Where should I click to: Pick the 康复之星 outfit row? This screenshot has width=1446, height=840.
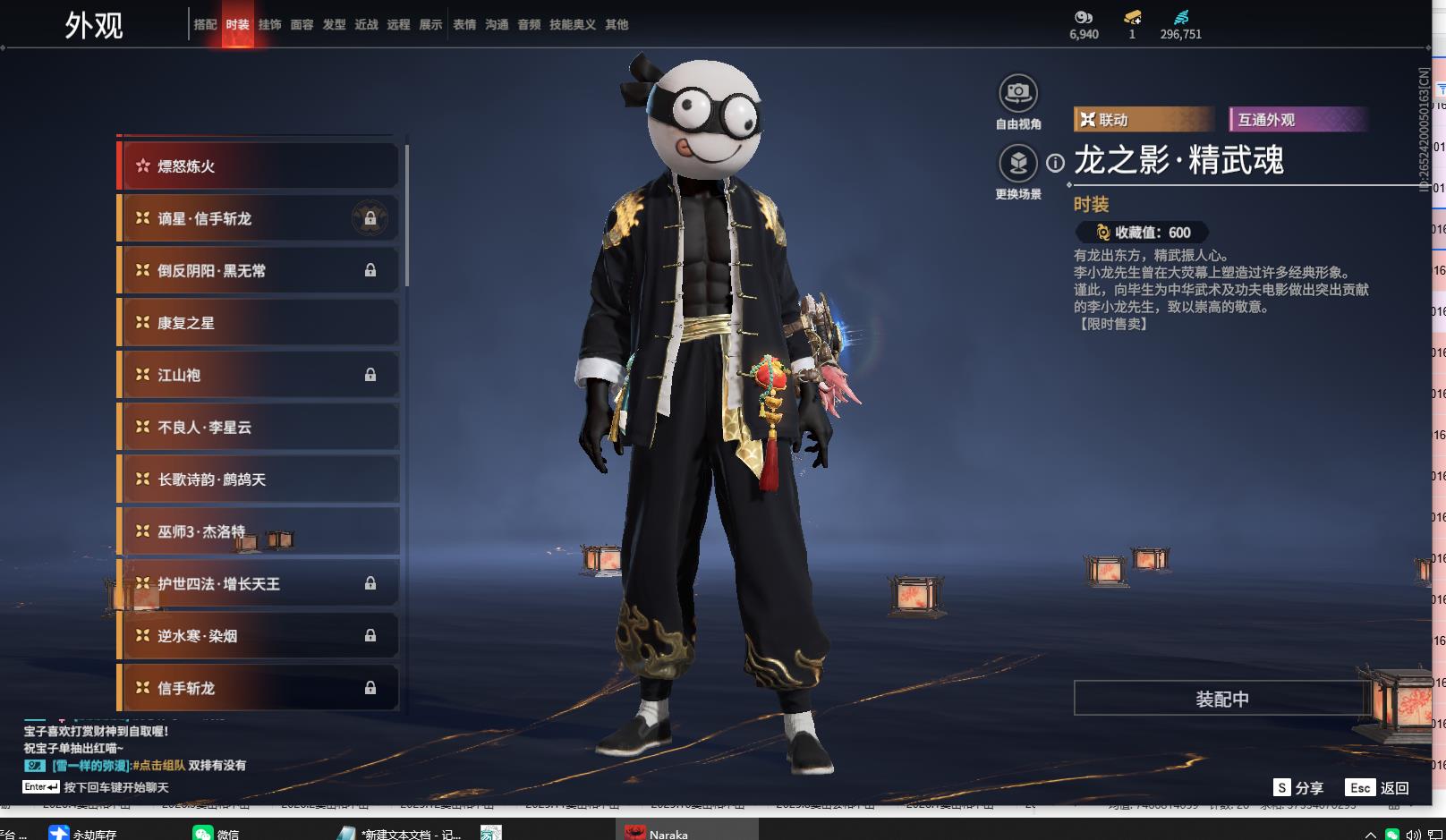258,323
